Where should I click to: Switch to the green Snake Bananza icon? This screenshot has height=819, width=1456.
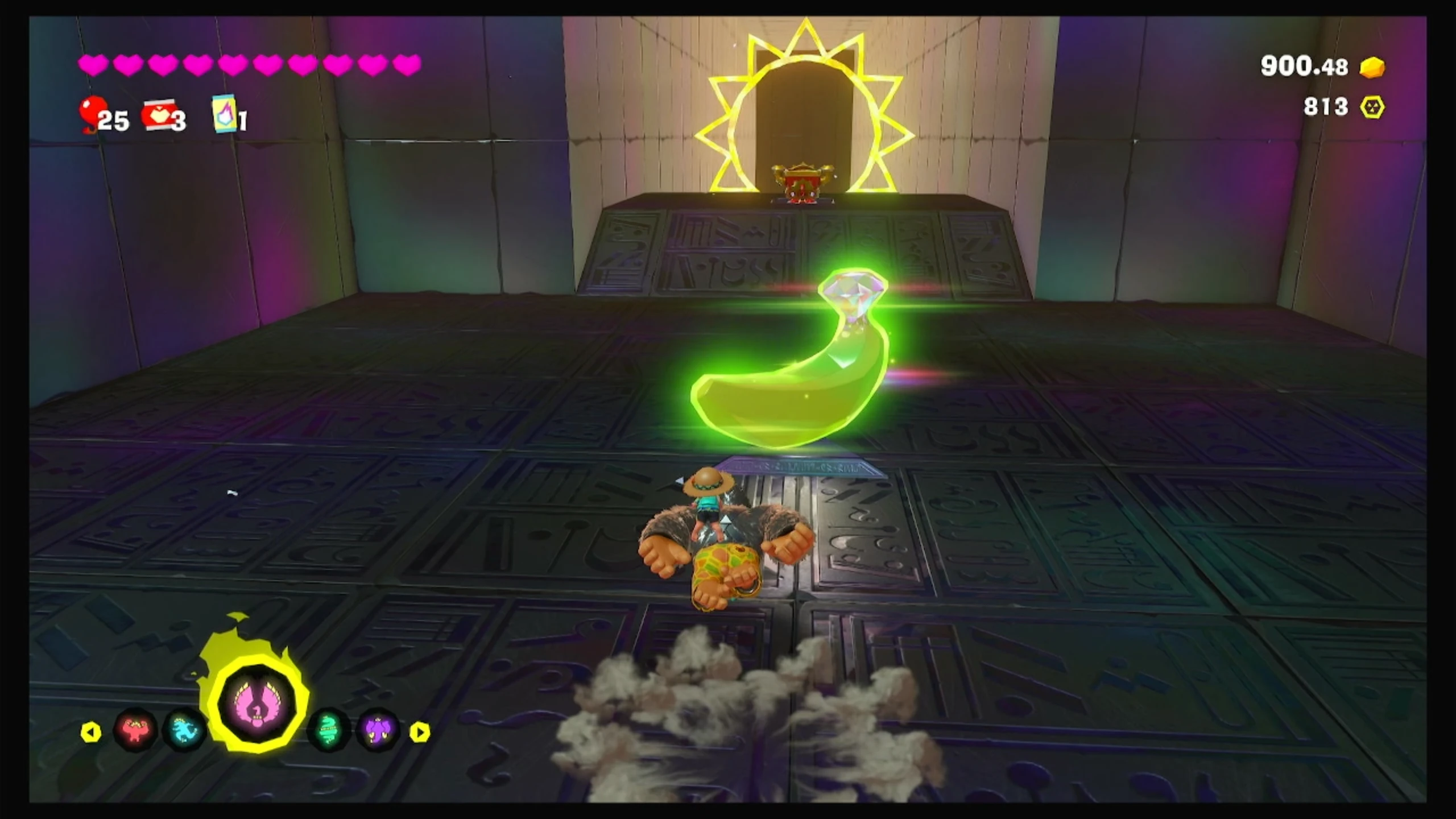tap(328, 730)
